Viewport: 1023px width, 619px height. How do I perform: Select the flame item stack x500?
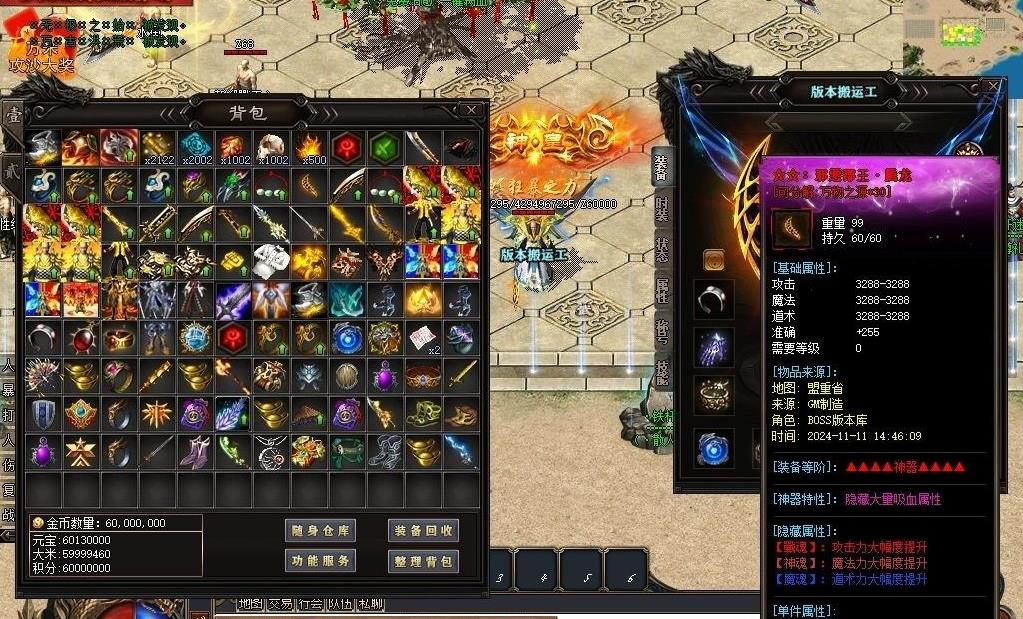click(308, 147)
